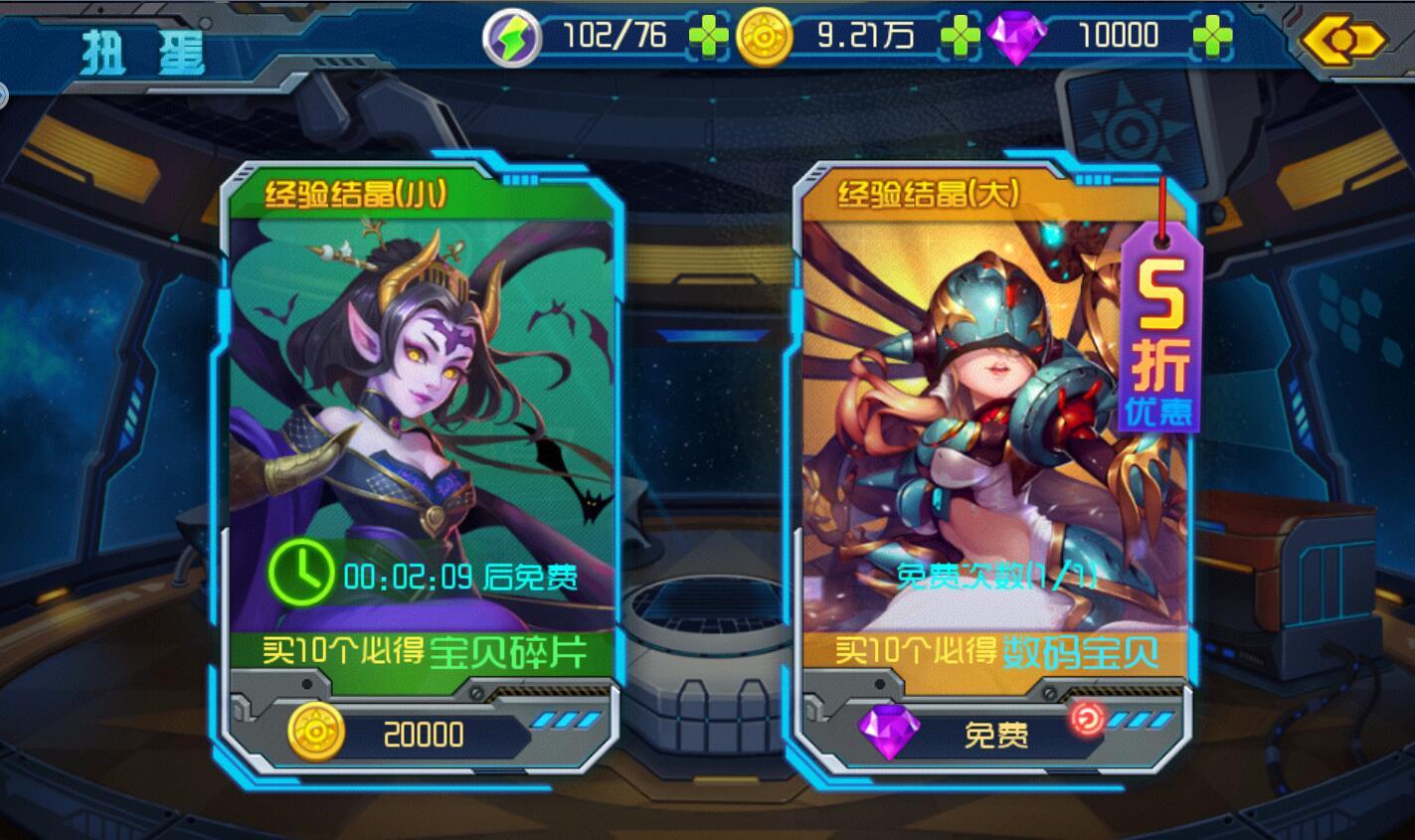Buy more gold coins via plus button
Viewport: 1415px width, 840px height.
[x=961, y=37]
